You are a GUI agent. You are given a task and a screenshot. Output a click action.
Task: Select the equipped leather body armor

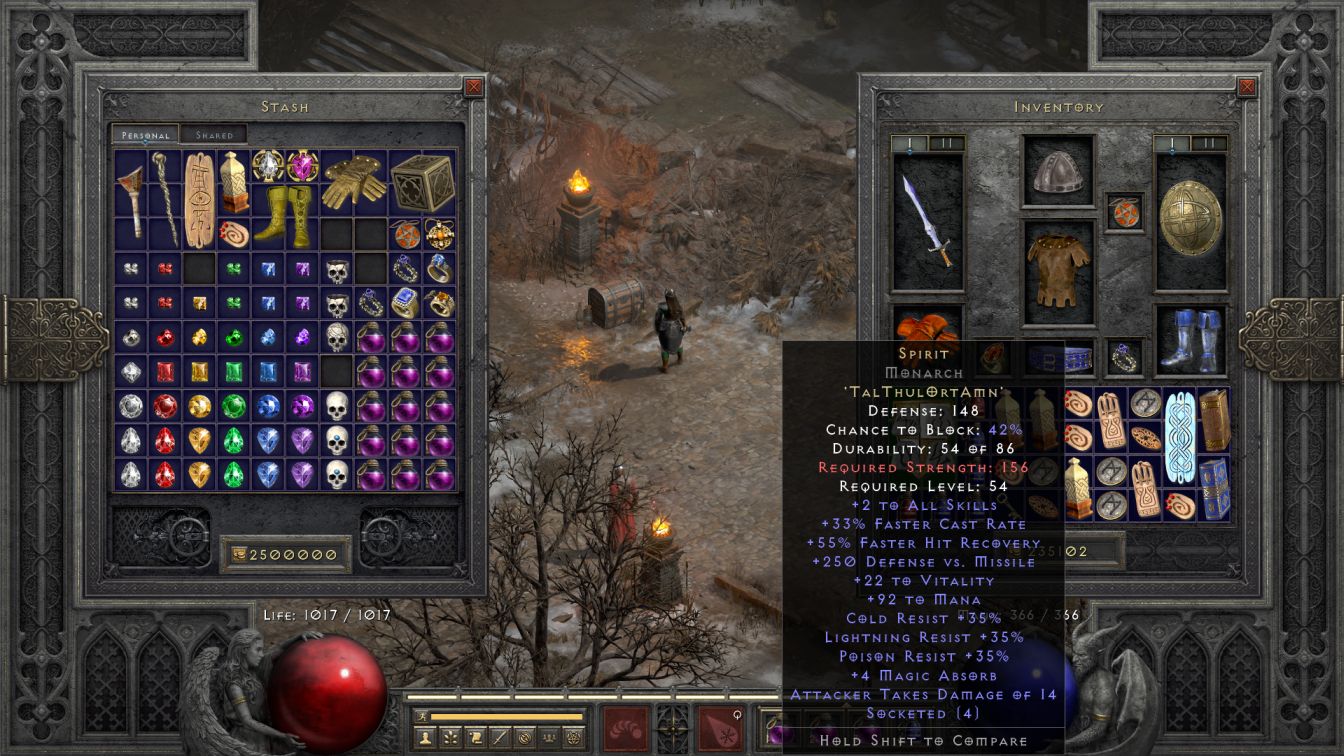[x=1058, y=270]
